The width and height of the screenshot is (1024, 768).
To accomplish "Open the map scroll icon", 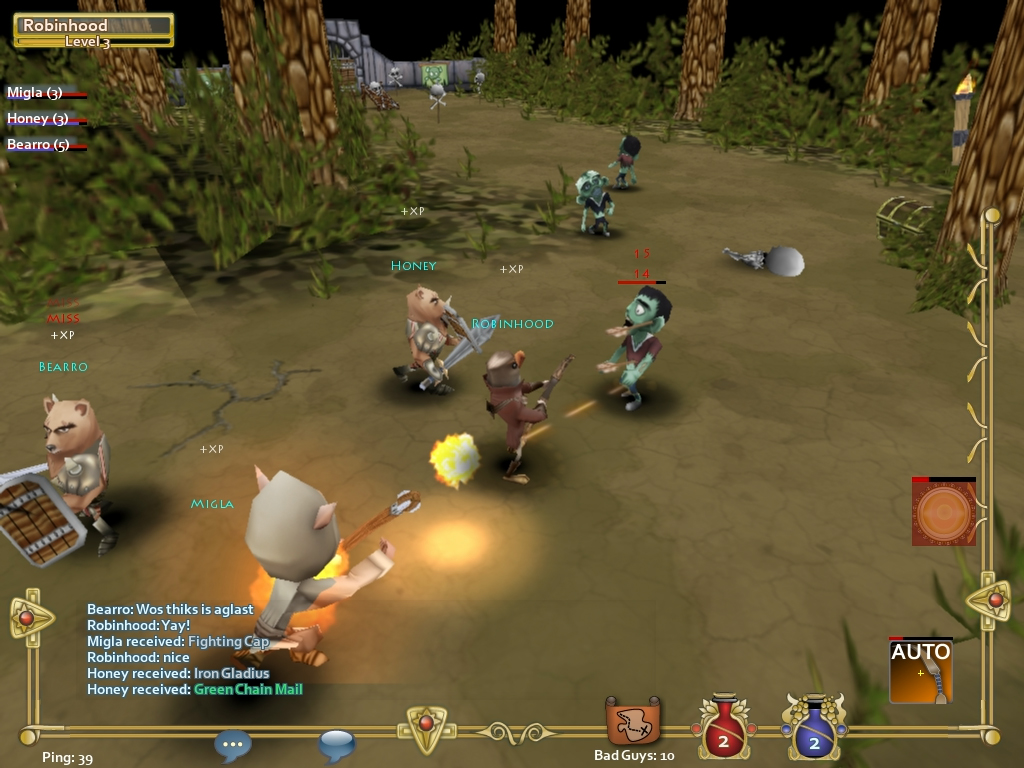I will 633,721.
